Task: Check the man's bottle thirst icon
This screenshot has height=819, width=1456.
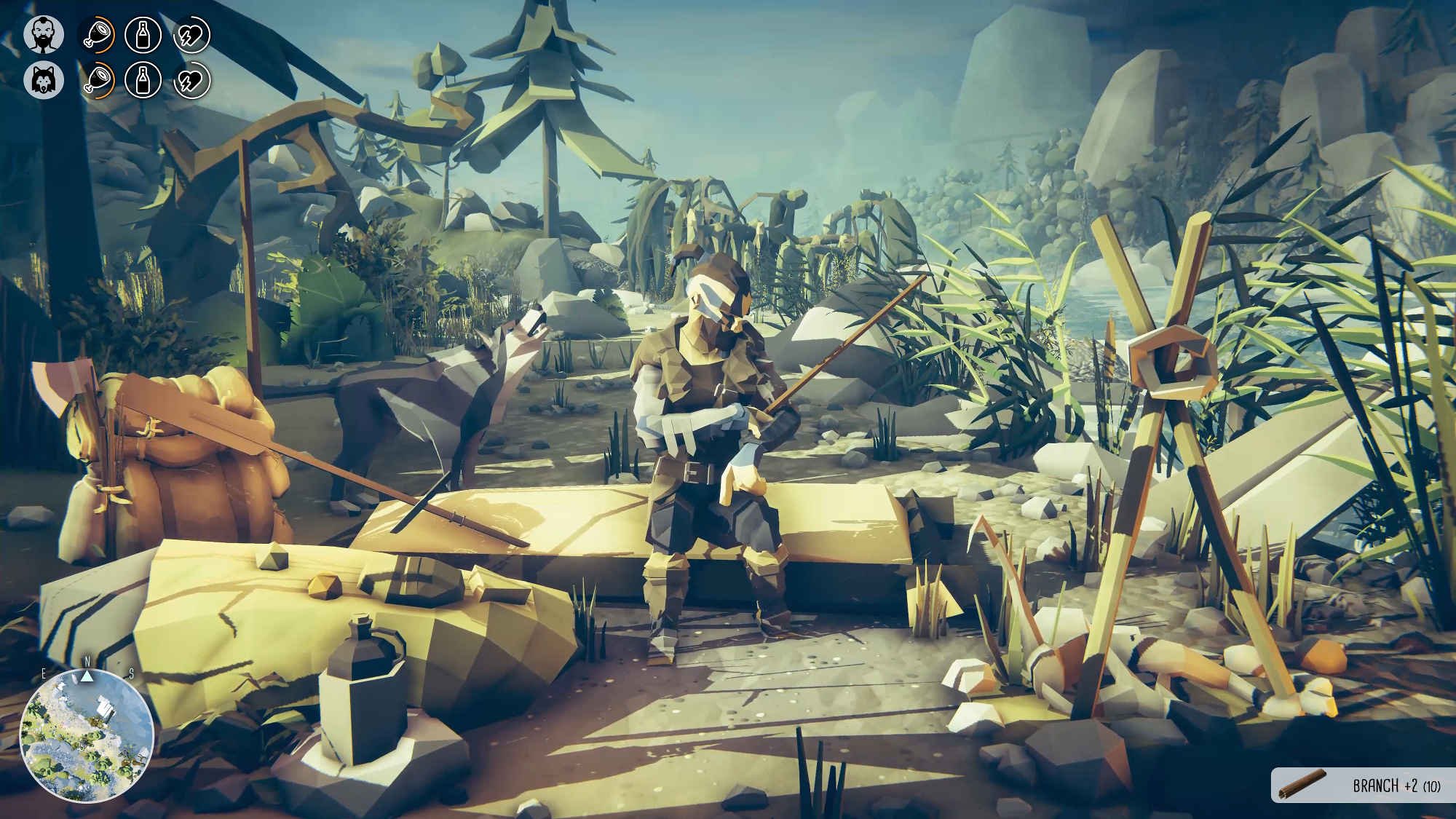Action: pyautogui.click(x=143, y=35)
